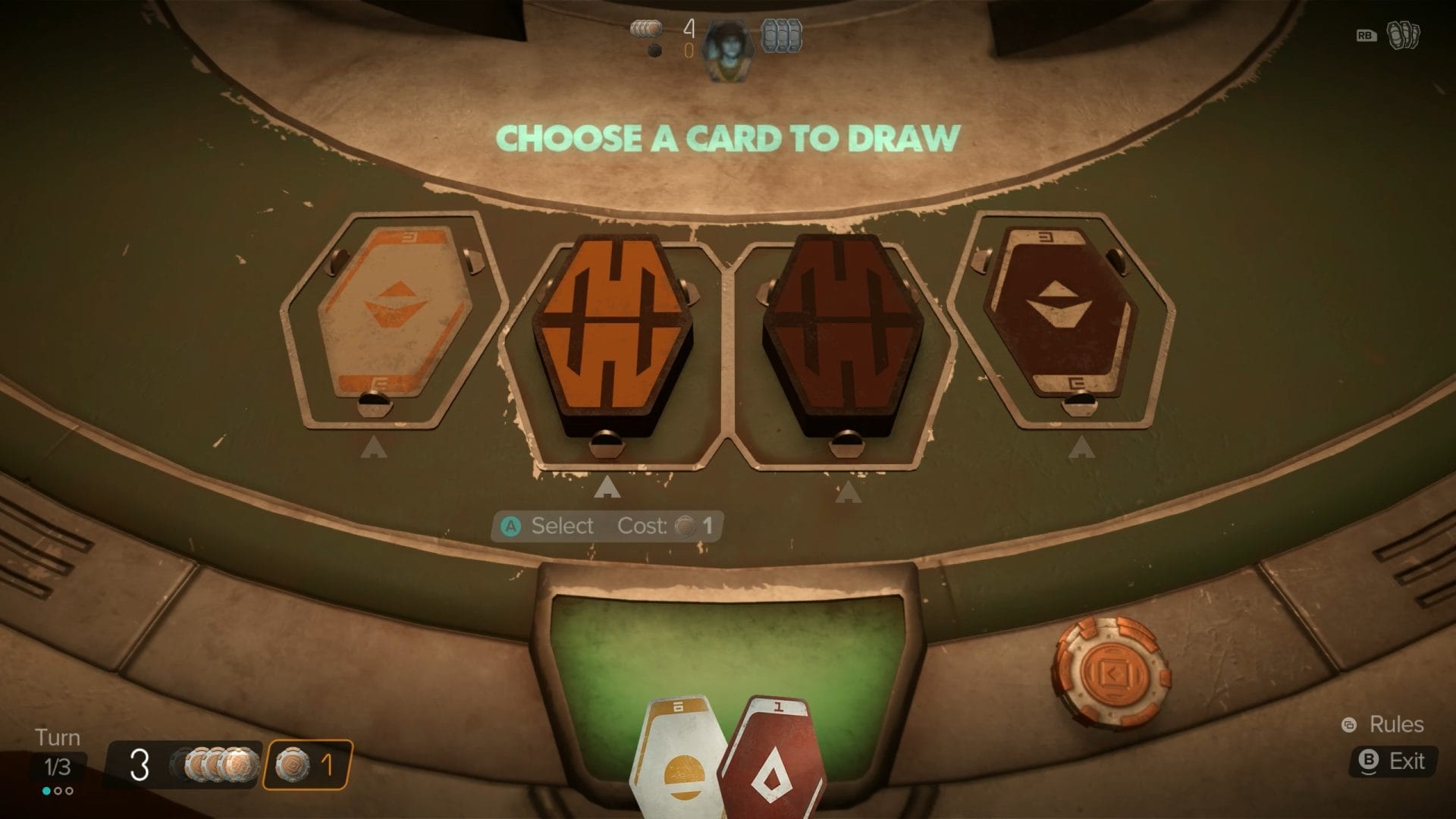Take the face-up sand discard card
Viewport: 1456px width, 819px height.
pyautogui.click(x=394, y=311)
